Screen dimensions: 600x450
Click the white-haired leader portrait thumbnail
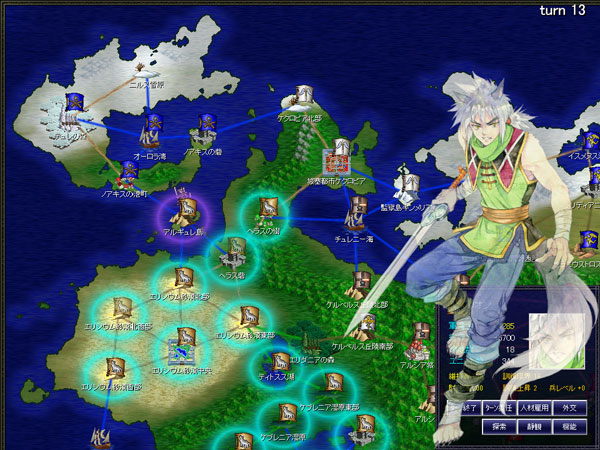click(556, 345)
